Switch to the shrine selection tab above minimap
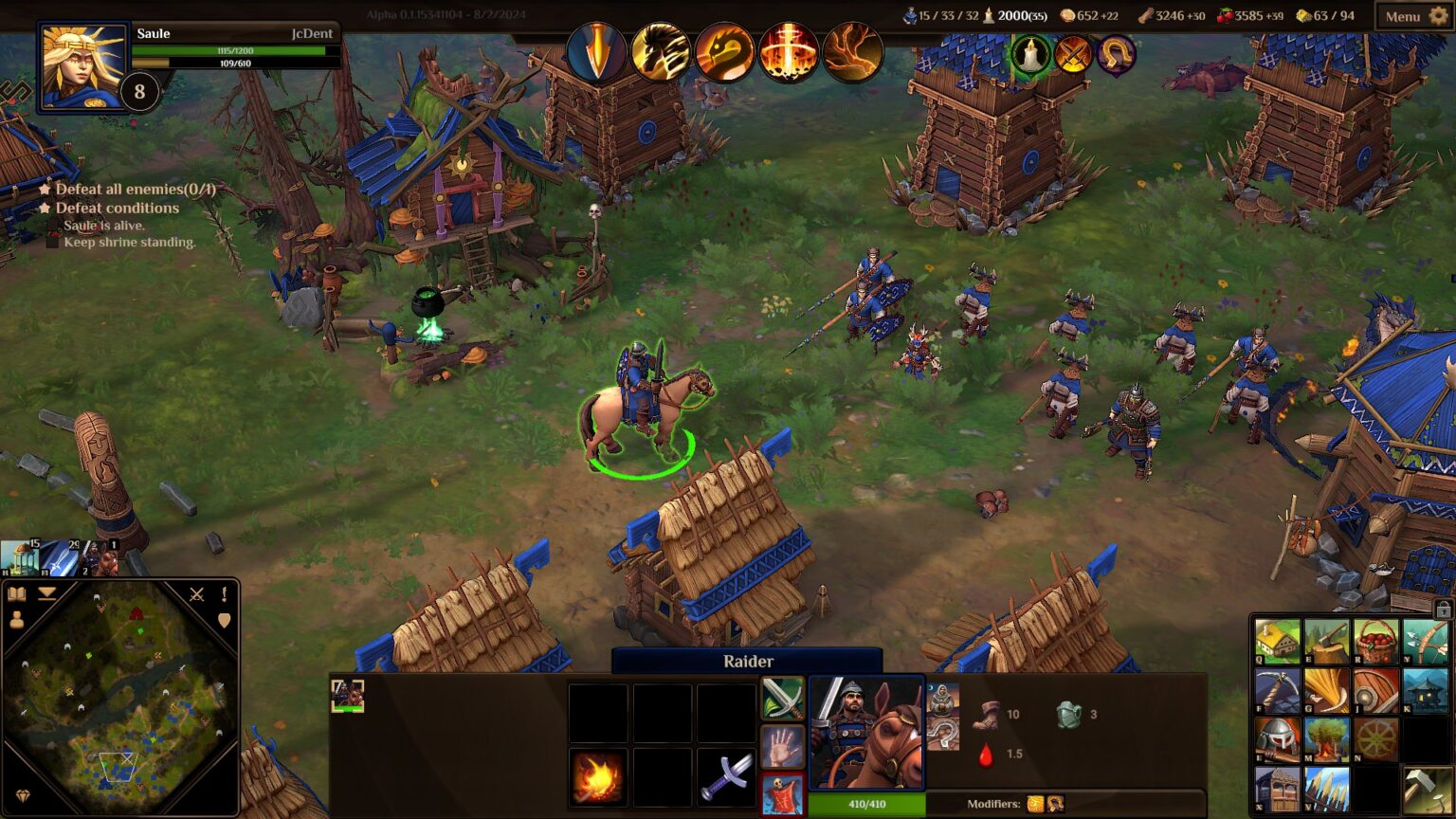The height and width of the screenshot is (819, 1456). coord(19,556)
